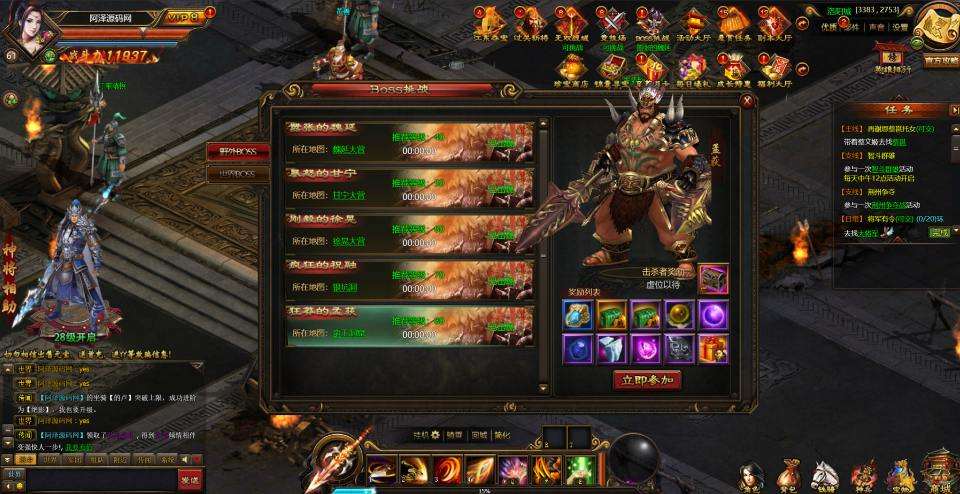Open the 活动大厅 activity hall icon
The height and width of the screenshot is (494, 960).
tap(694, 22)
